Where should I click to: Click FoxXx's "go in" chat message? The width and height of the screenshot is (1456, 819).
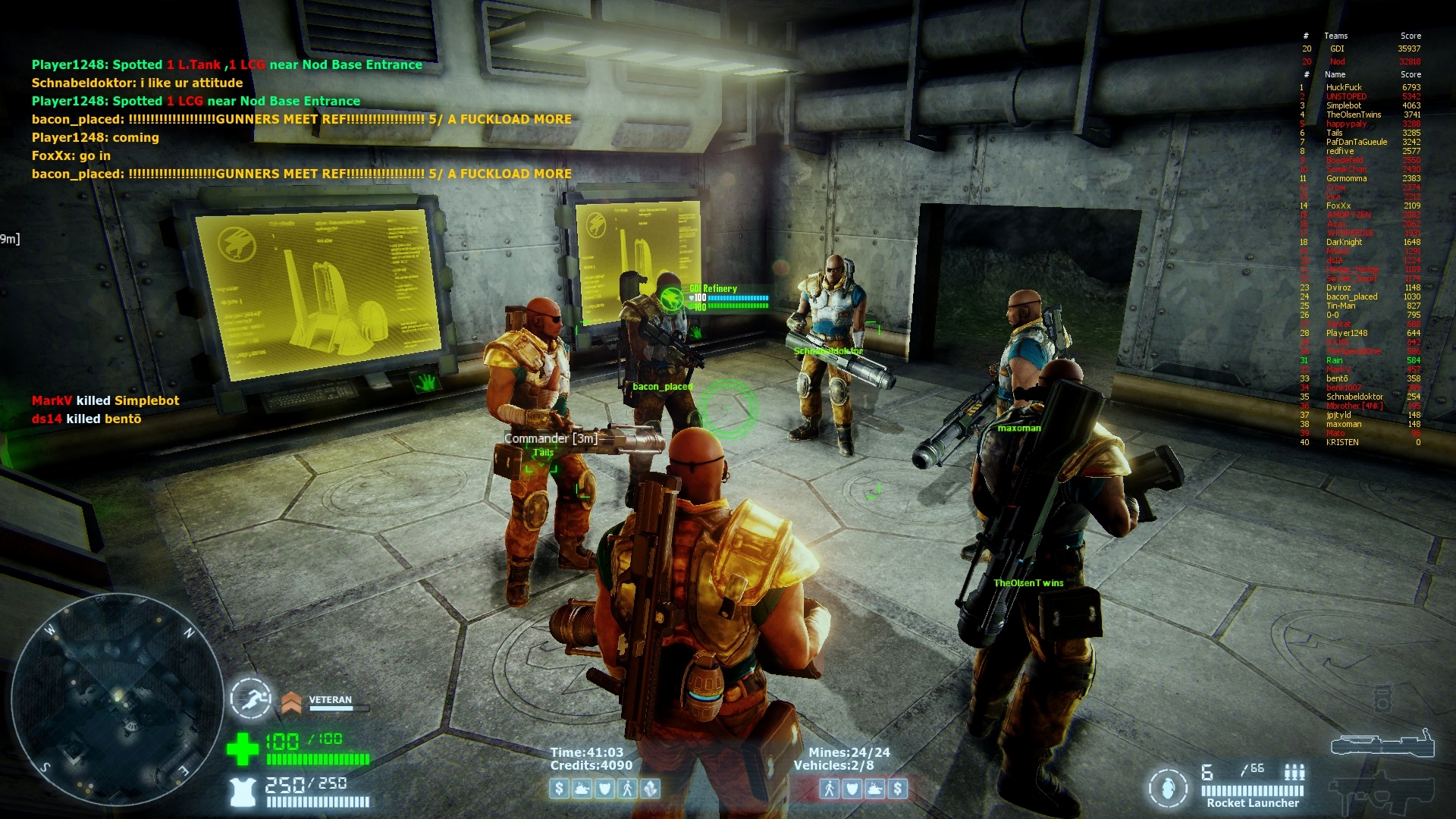pyautogui.click(x=71, y=155)
